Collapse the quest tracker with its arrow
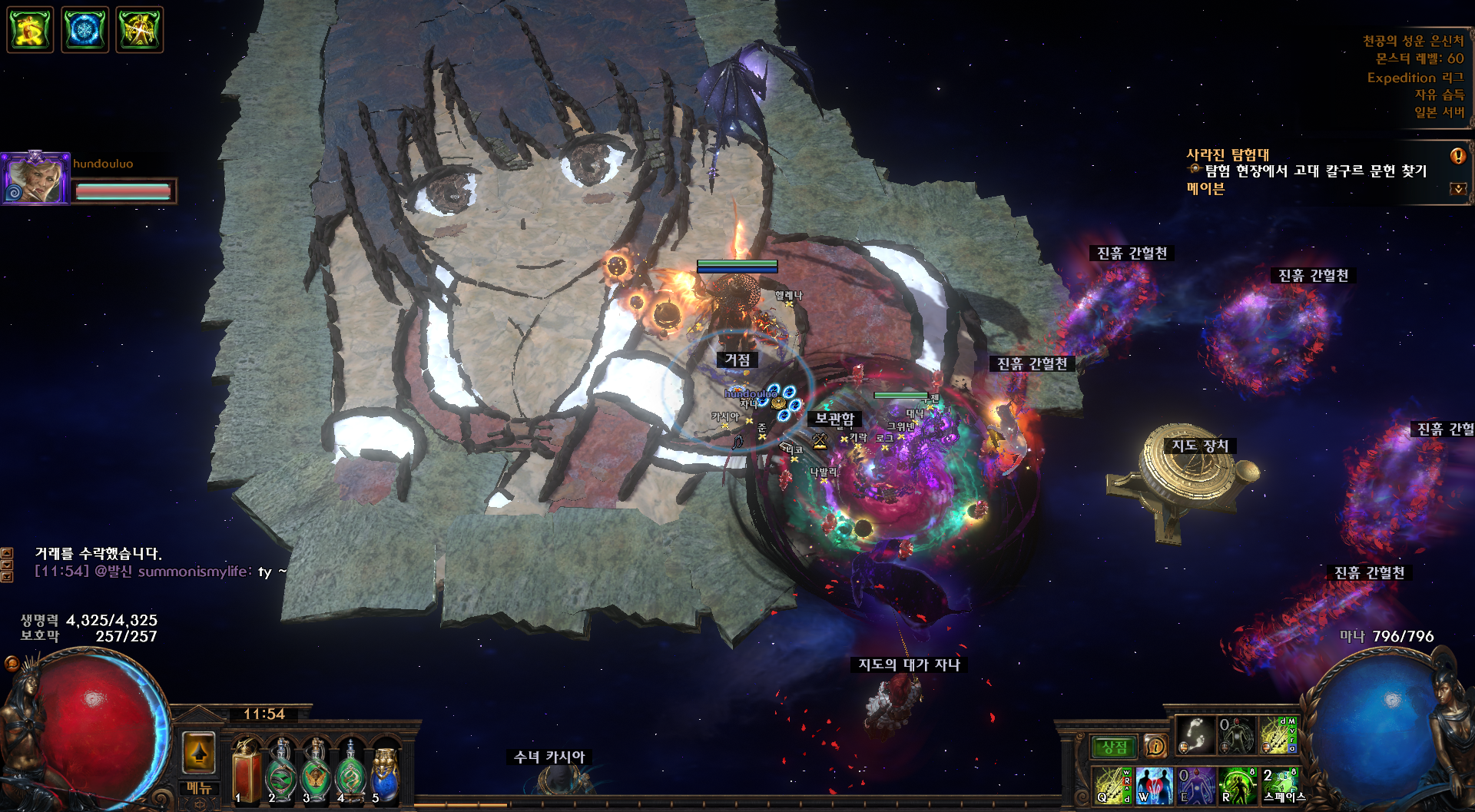 [x=1457, y=189]
